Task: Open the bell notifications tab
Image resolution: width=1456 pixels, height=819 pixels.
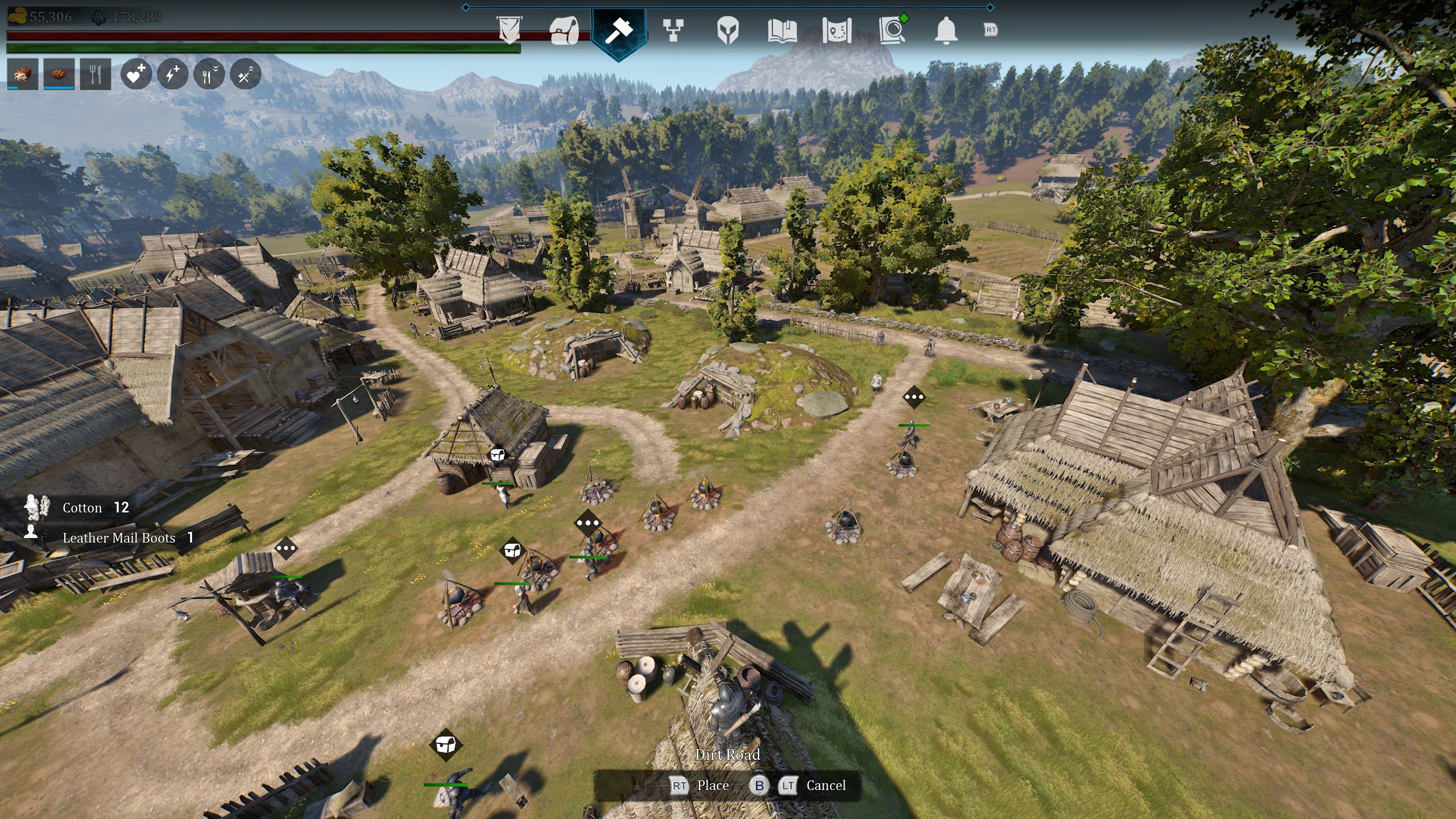Action: [x=946, y=30]
